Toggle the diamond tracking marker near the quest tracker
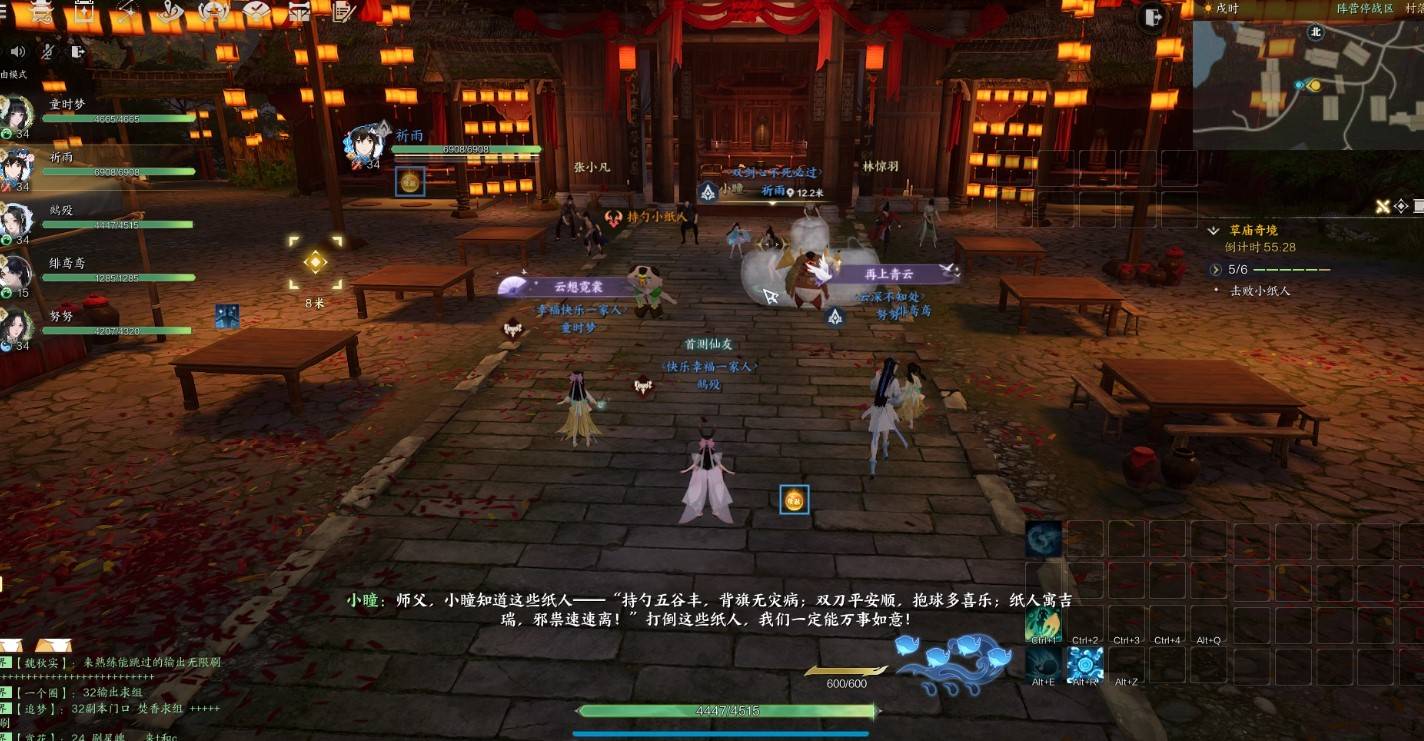Screen dimensions: 1424x741 [x=1399, y=206]
